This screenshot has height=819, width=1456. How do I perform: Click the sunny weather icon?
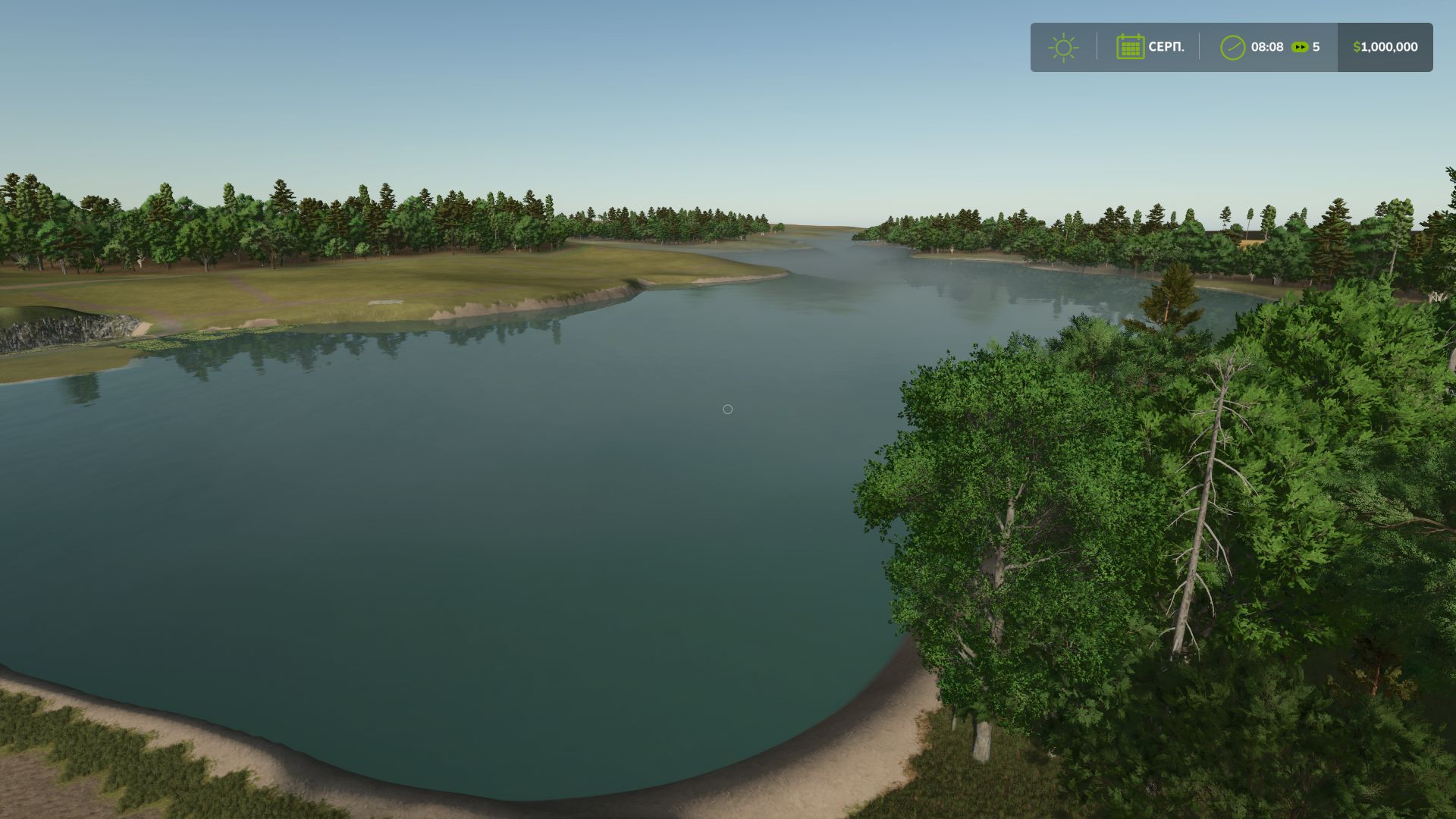1063,47
